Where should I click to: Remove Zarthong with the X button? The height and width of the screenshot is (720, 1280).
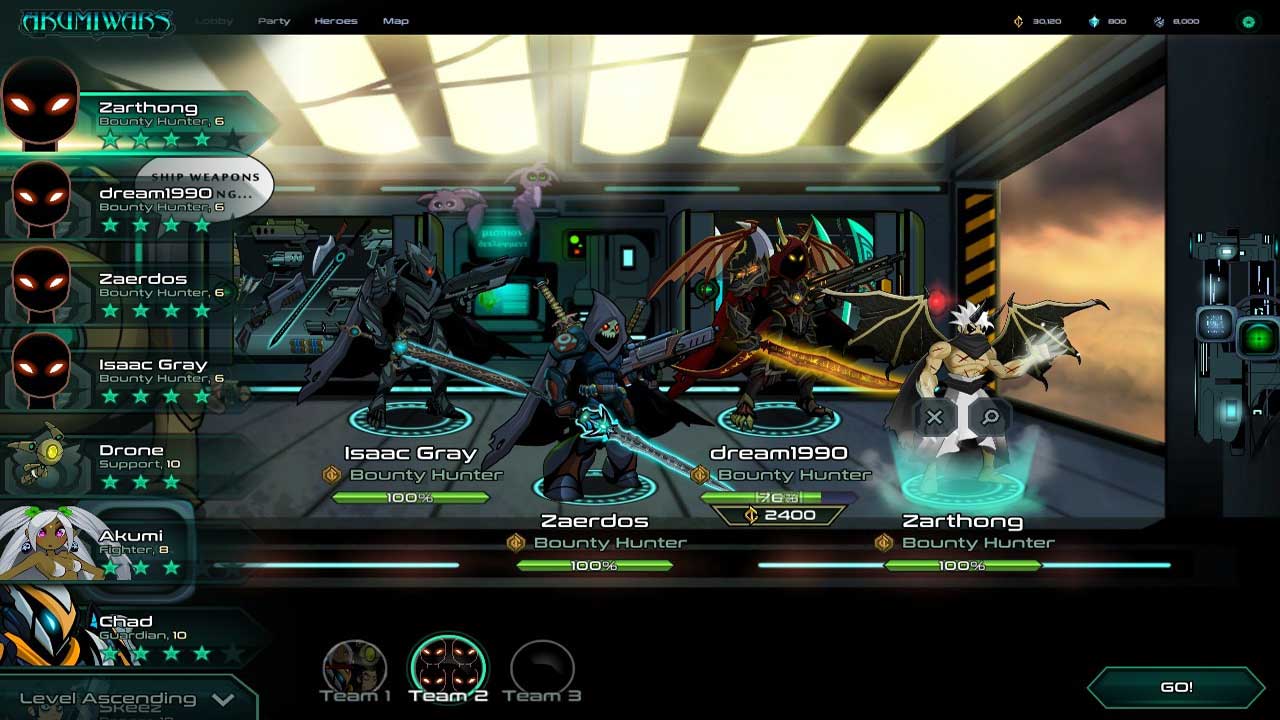(x=934, y=417)
